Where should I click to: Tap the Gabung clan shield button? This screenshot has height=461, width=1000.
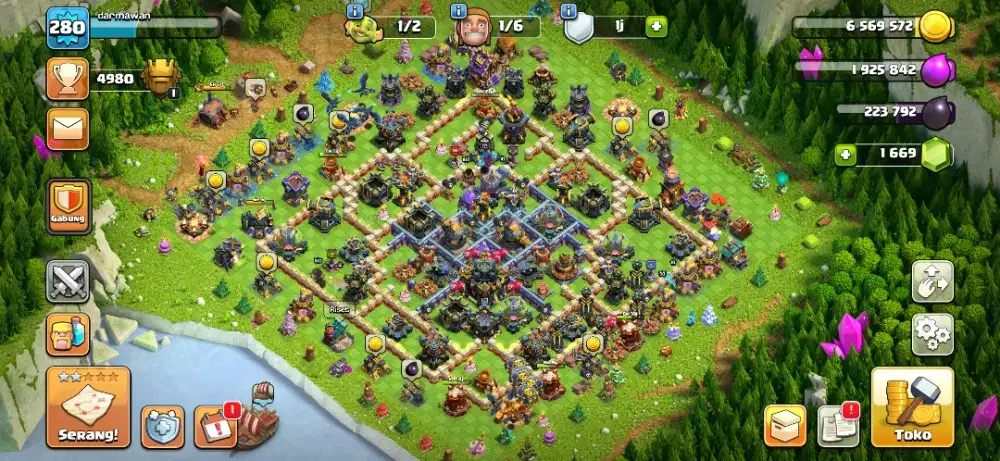[x=68, y=206]
